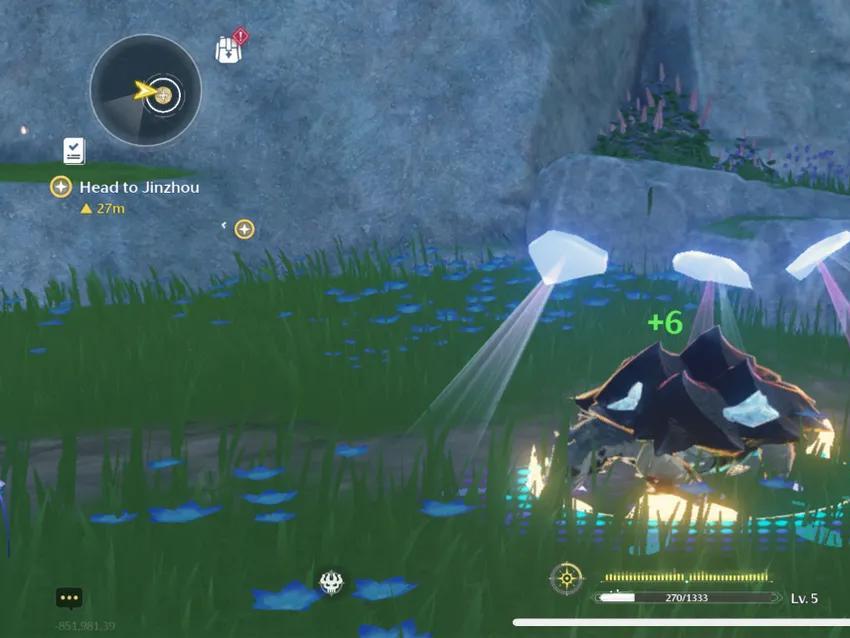Open the circular minimap
The height and width of the screenshot is (638, 850).
[146, 91]
